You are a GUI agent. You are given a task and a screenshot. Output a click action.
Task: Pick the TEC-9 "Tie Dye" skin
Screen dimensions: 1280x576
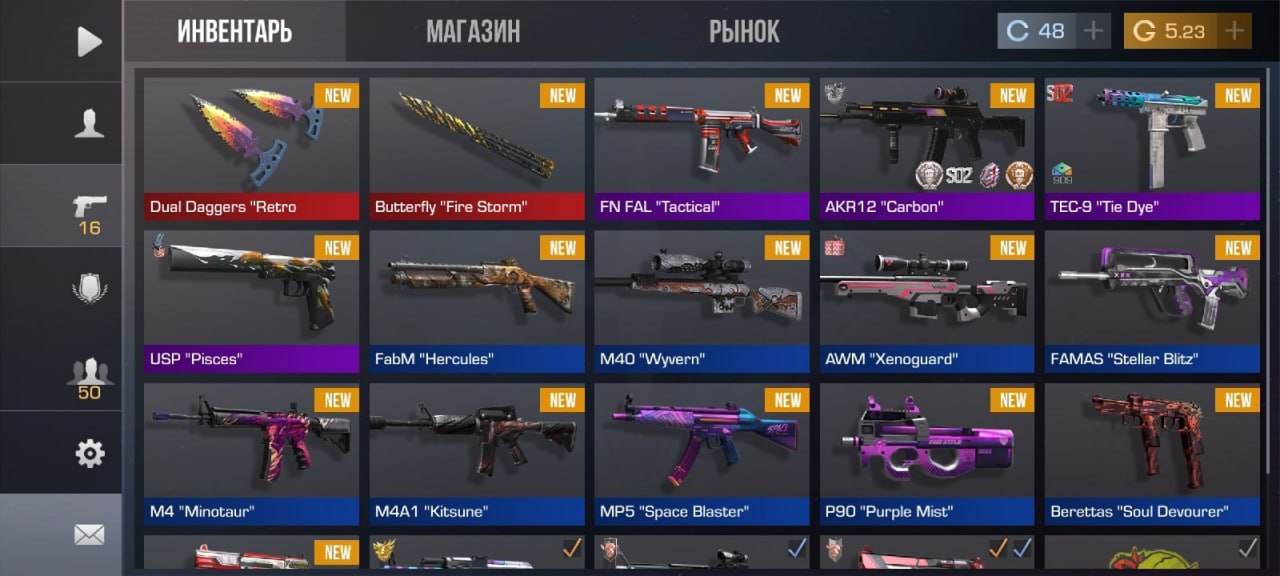click(1152, 148)
